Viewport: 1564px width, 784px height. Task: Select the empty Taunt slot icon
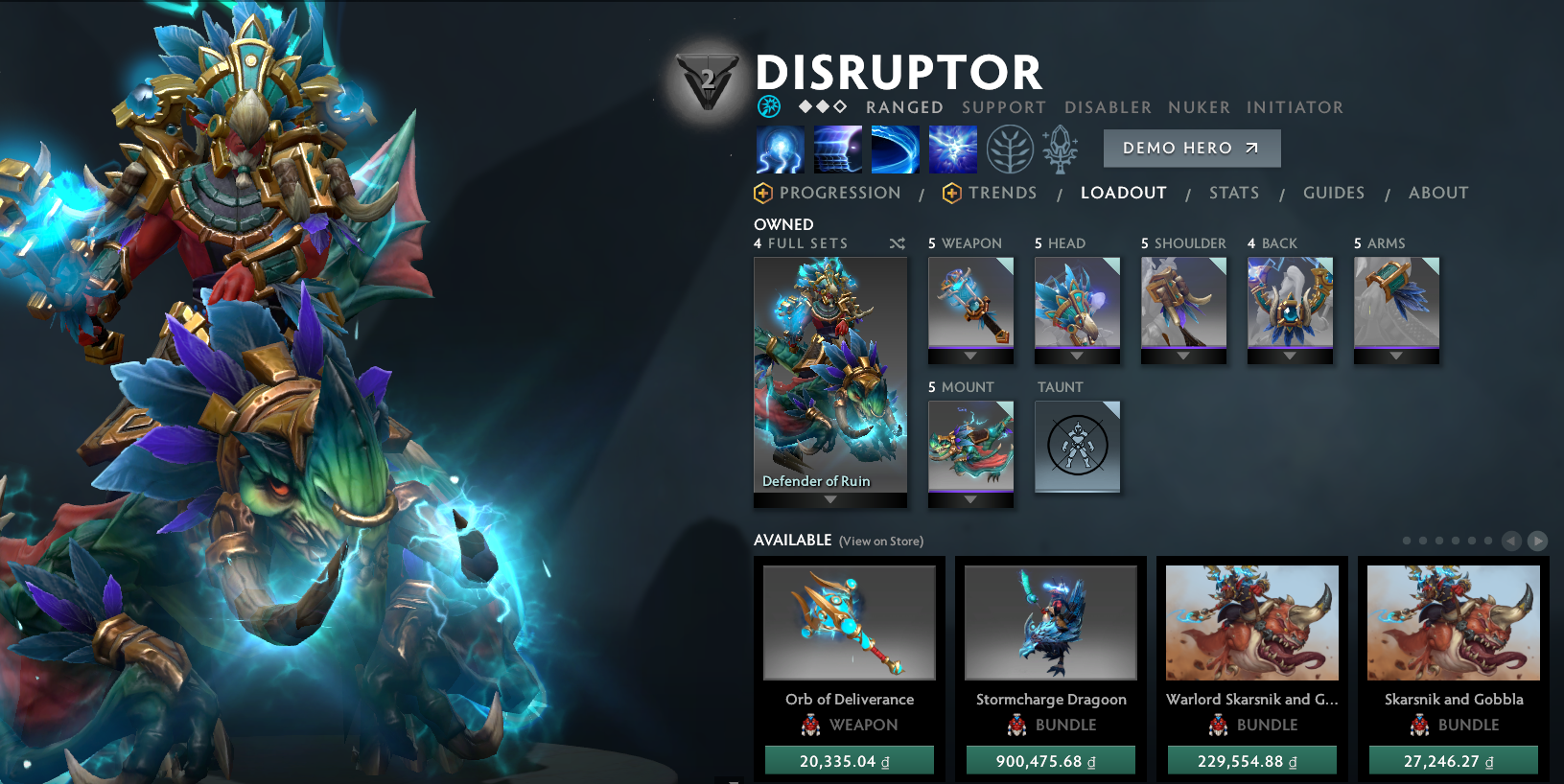point(1077,447)
